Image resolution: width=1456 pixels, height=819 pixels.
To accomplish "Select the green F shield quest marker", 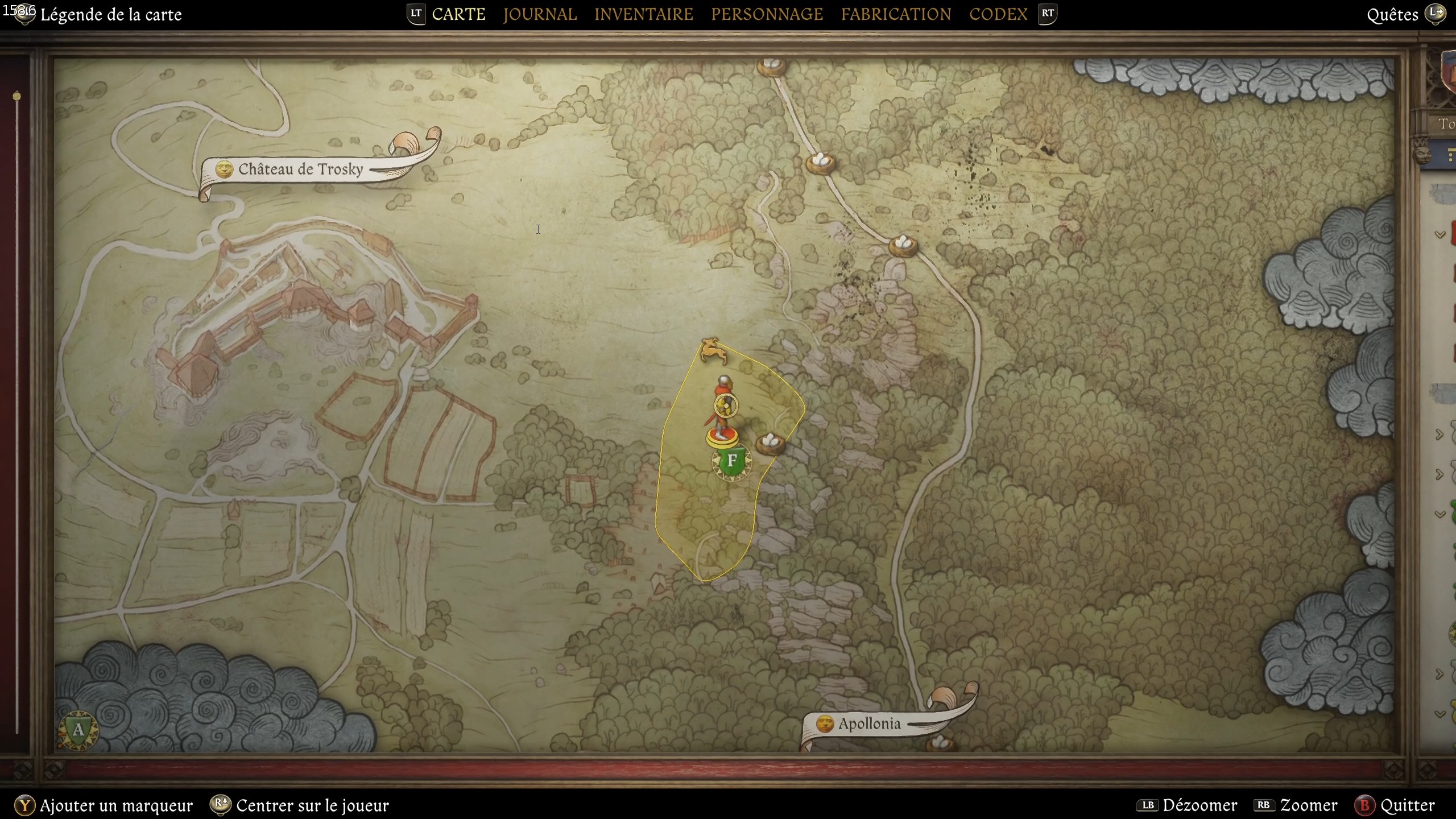I will coord(731,461).
